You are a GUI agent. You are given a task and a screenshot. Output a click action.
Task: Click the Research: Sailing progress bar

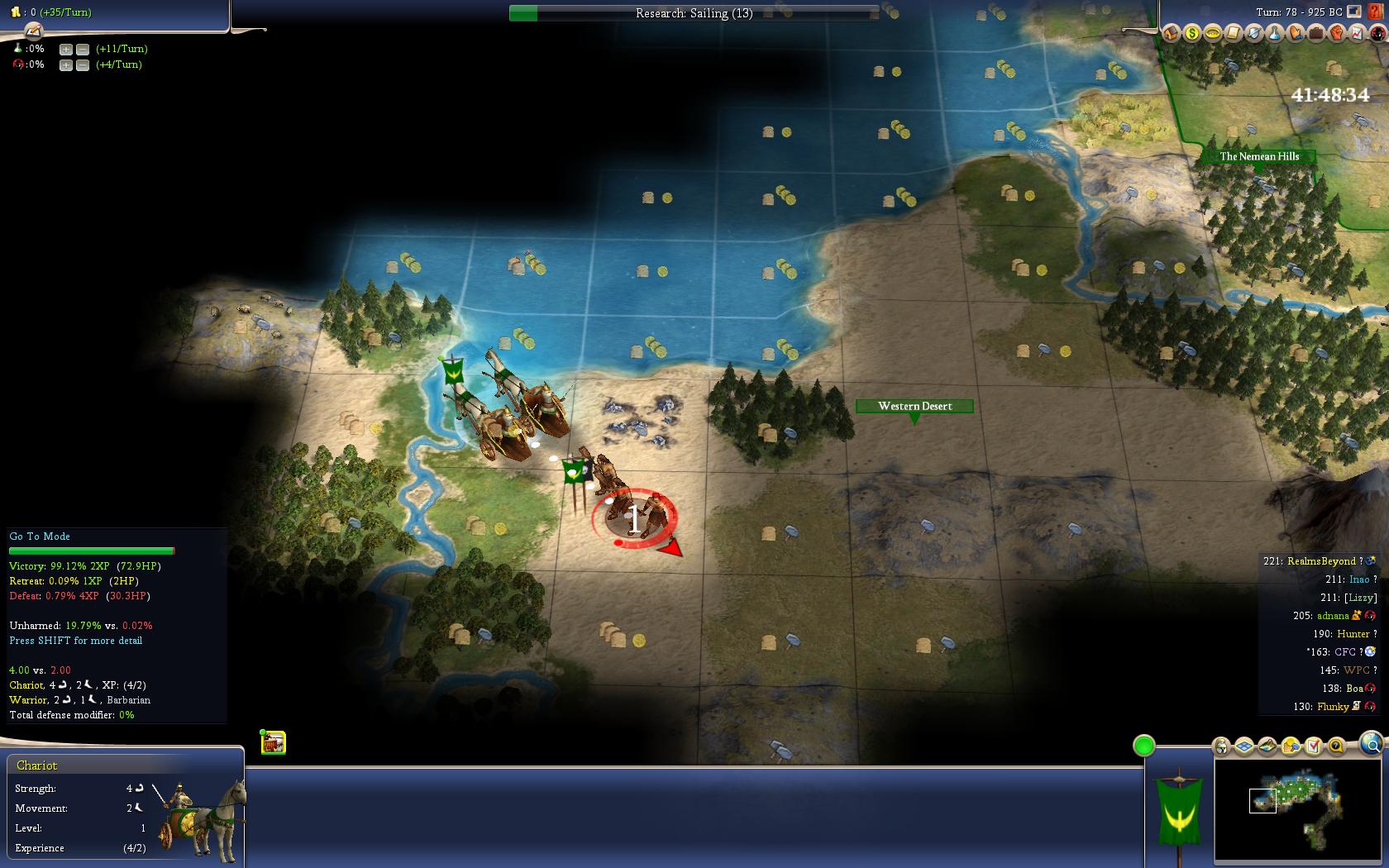click(x=693, y=13)
